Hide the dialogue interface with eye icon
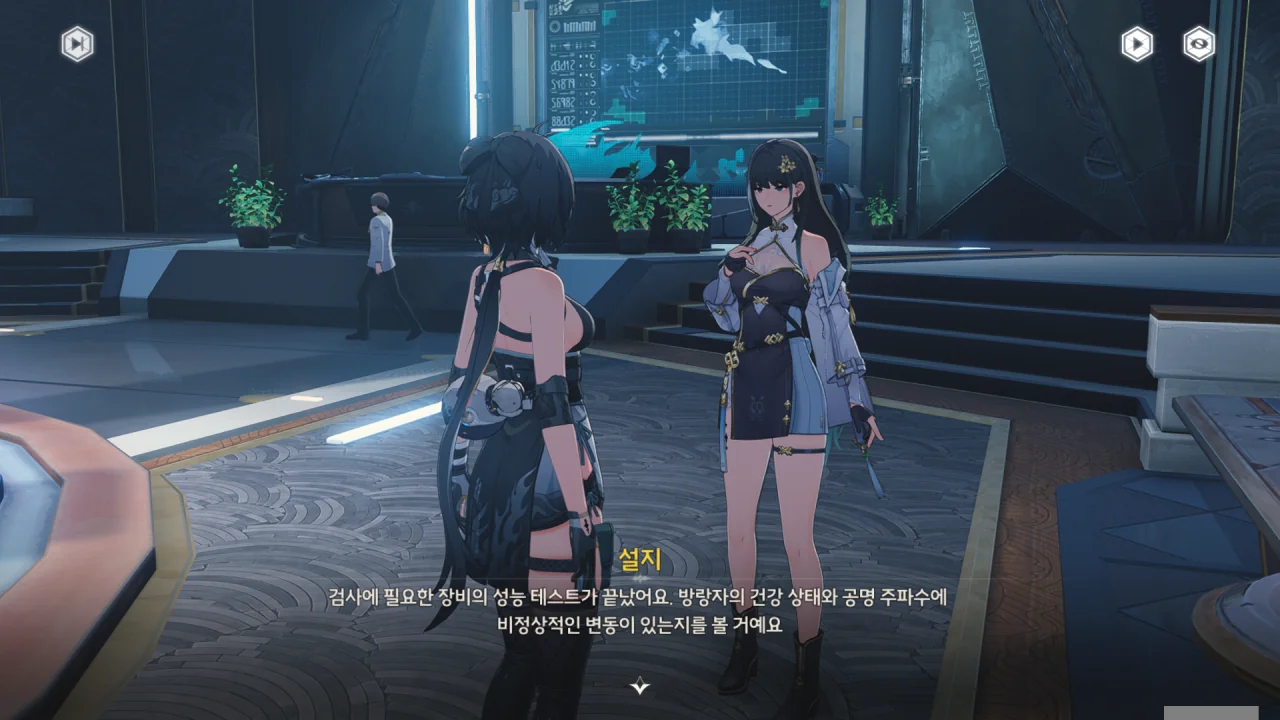The height and width of the screenshot is (720, 1280). [1198, 44]
